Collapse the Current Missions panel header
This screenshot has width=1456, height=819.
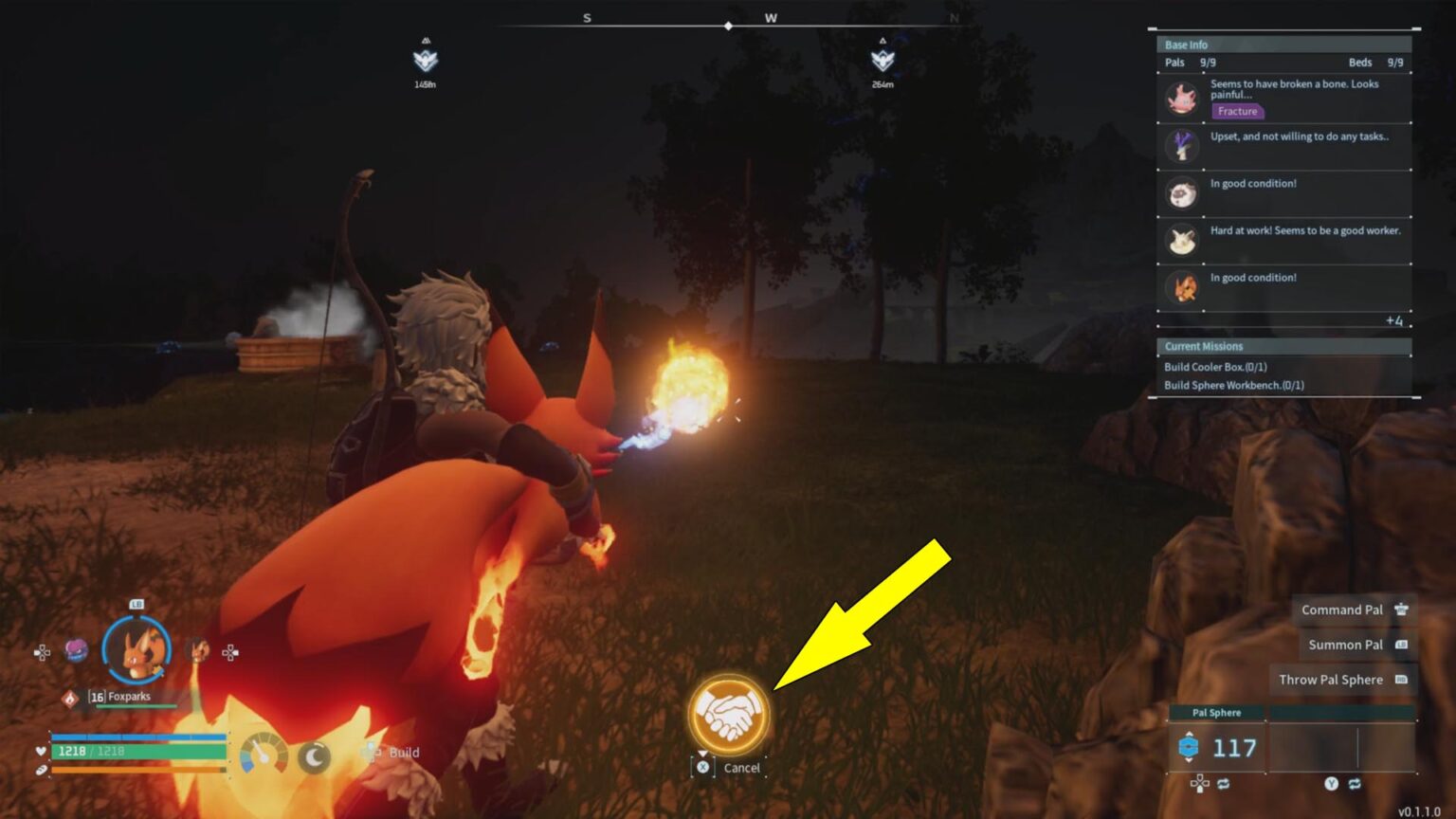point(1203,346)
